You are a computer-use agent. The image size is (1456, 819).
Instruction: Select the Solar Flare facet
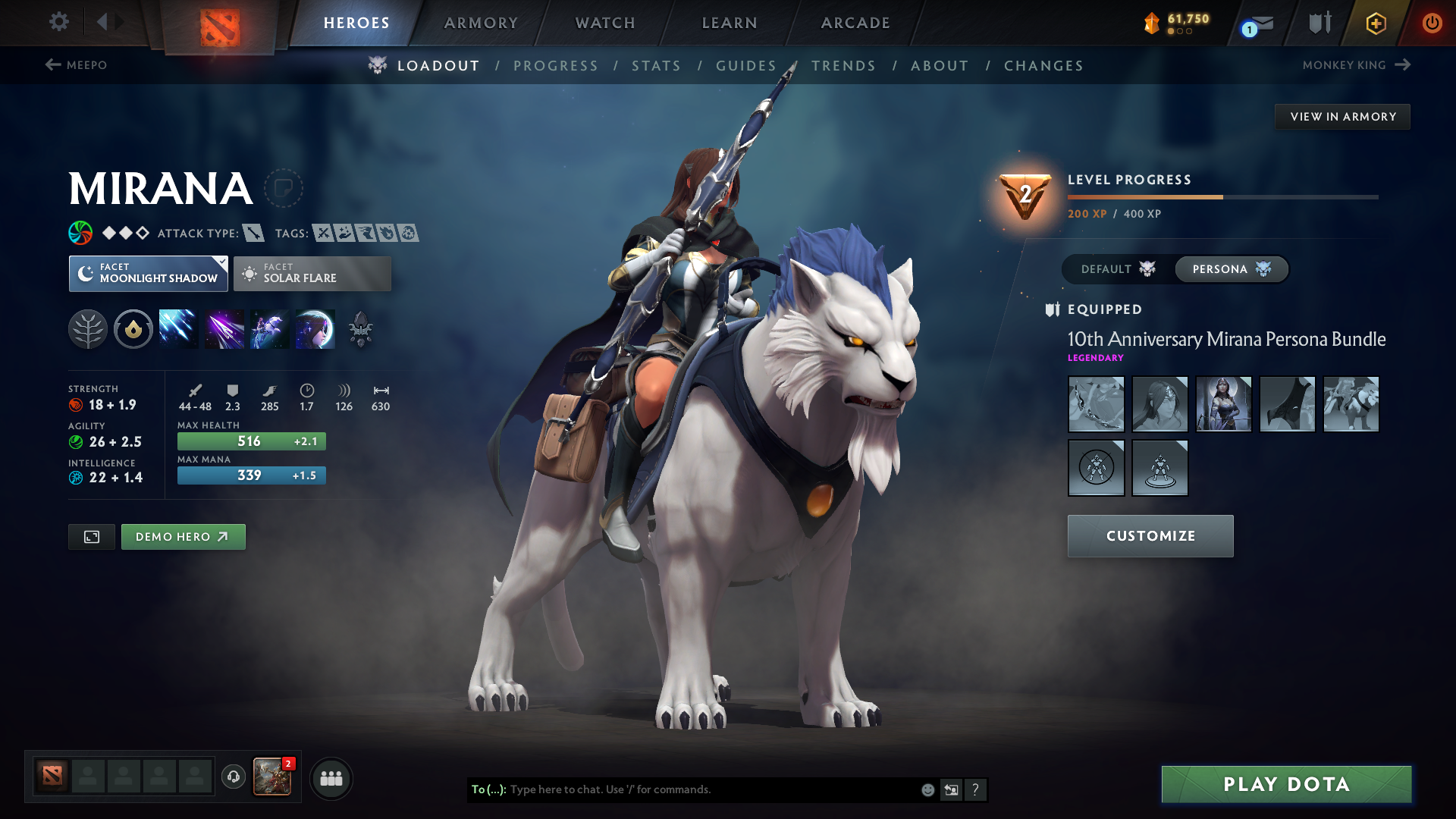pyautogui.click(x=312, y=273)
